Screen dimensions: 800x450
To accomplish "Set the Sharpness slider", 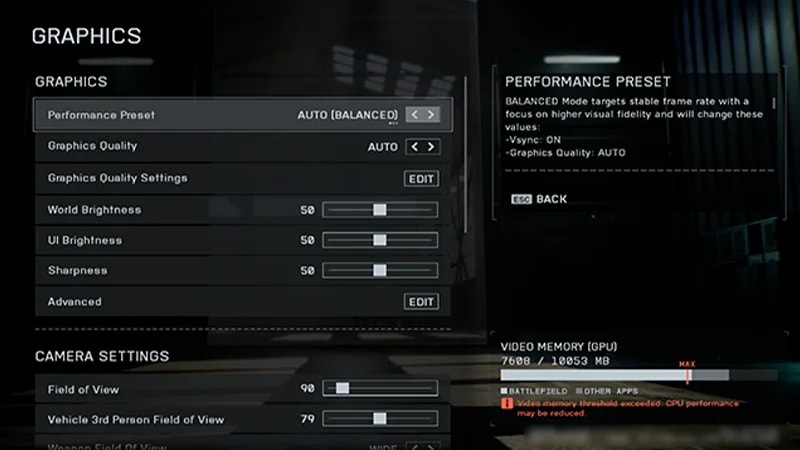I will tap(380, 270).
